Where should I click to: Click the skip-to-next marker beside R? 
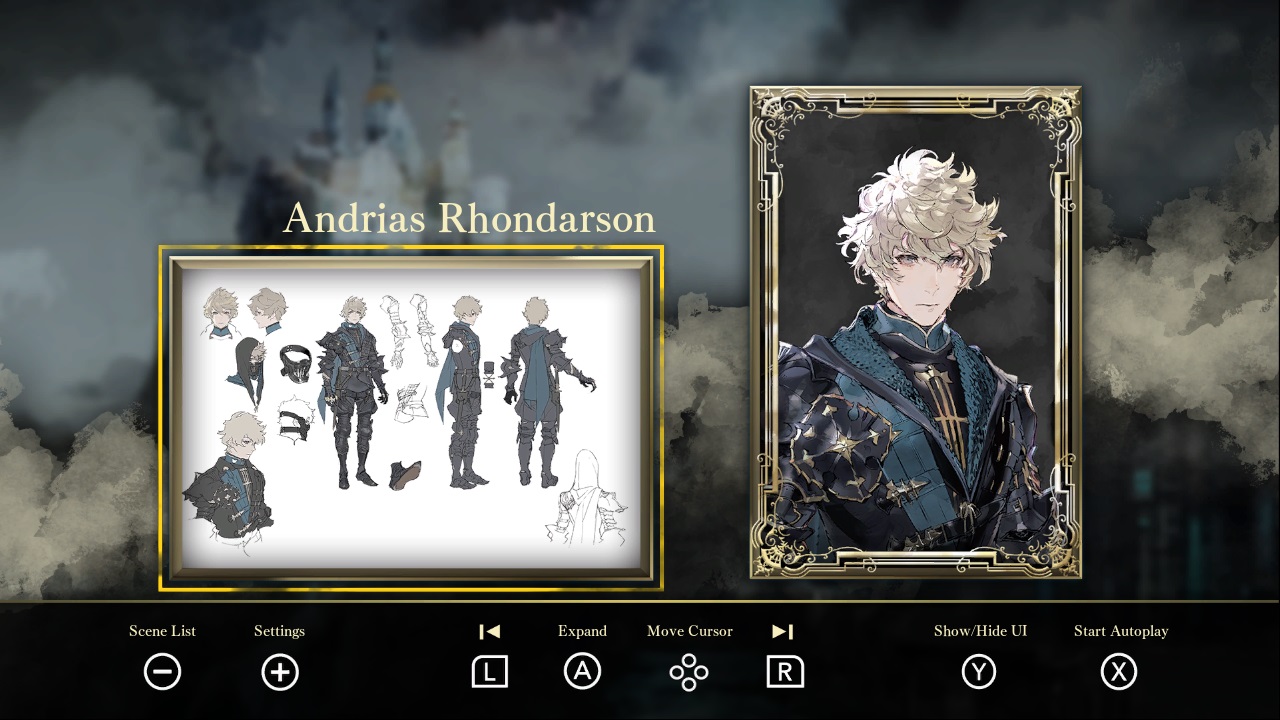click(783, 631)
